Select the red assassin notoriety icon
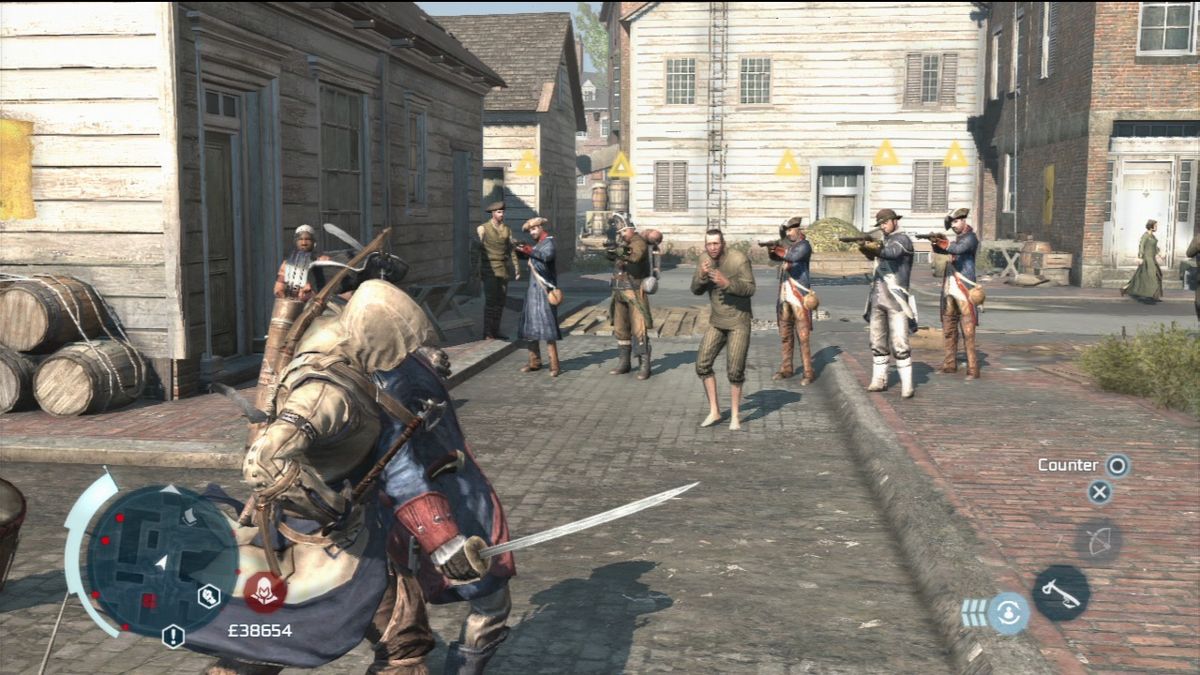 (265, 592)
